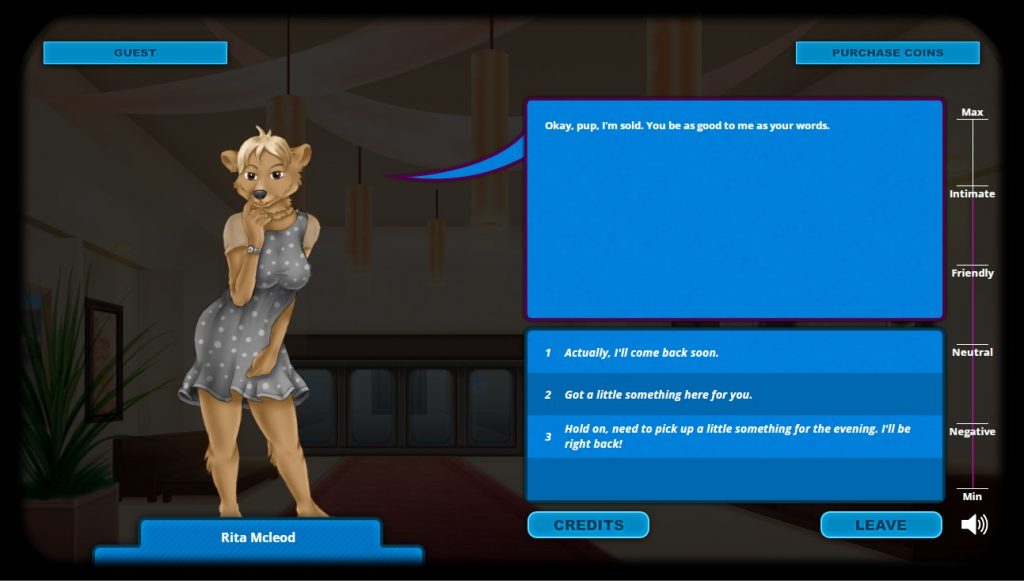Open the Credits screen
Screen dimensions: 1024x581
588,525
